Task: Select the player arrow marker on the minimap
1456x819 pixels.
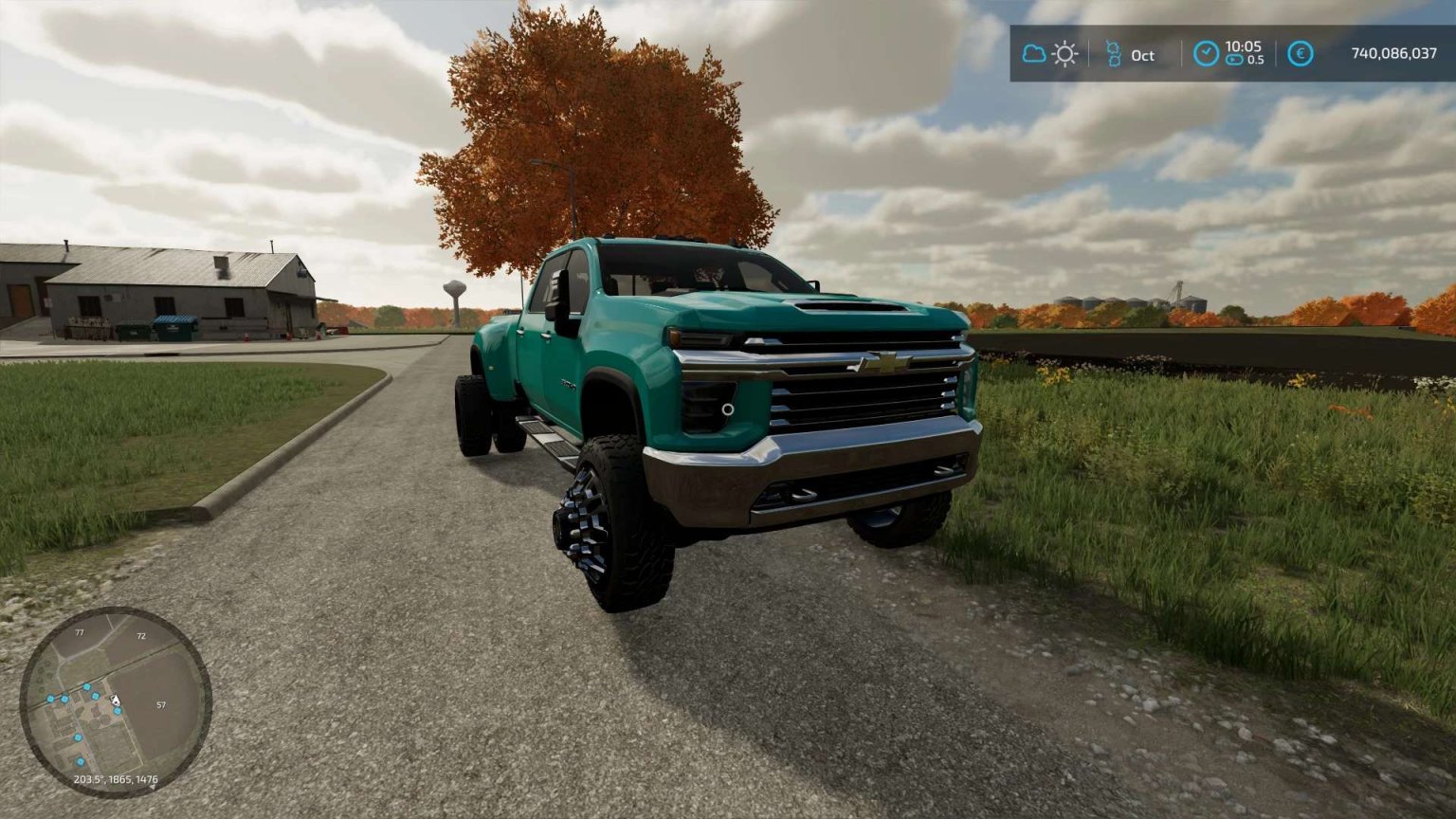Action: click(x=115, y=699)
